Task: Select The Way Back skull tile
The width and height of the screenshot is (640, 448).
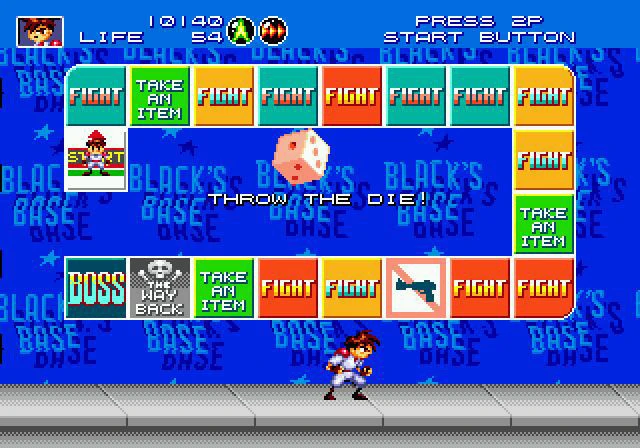Action: click(160, 288)
